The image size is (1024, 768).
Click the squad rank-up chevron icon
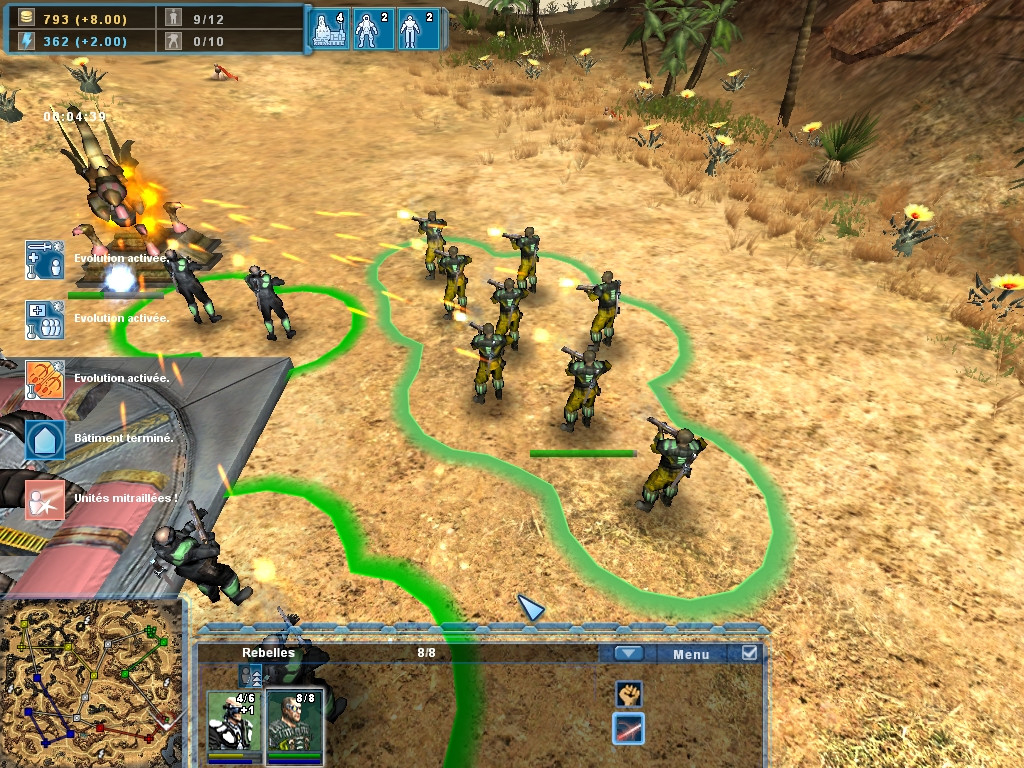251,676
